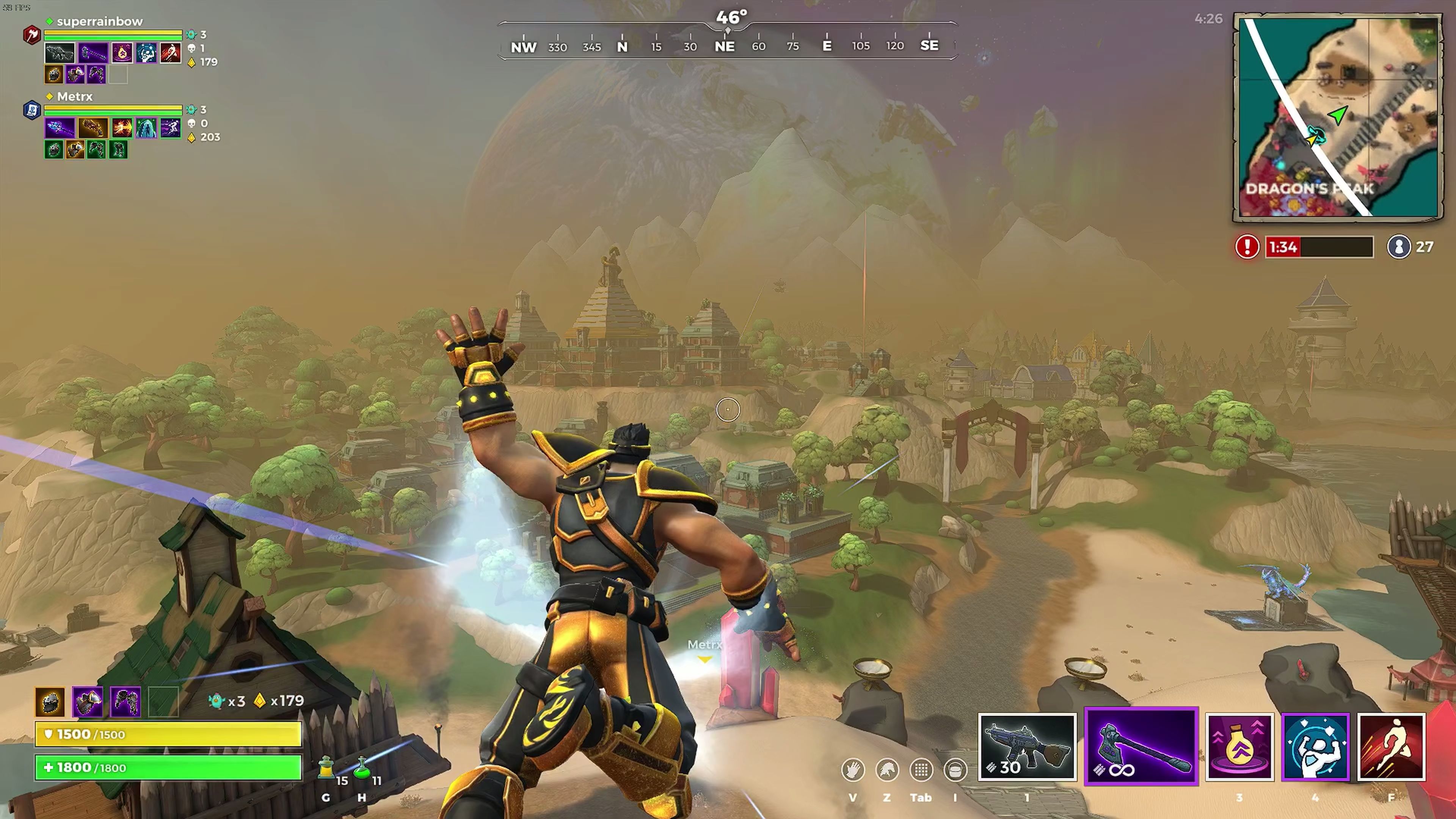Click the hand emote icon

[x=852, y=770]
